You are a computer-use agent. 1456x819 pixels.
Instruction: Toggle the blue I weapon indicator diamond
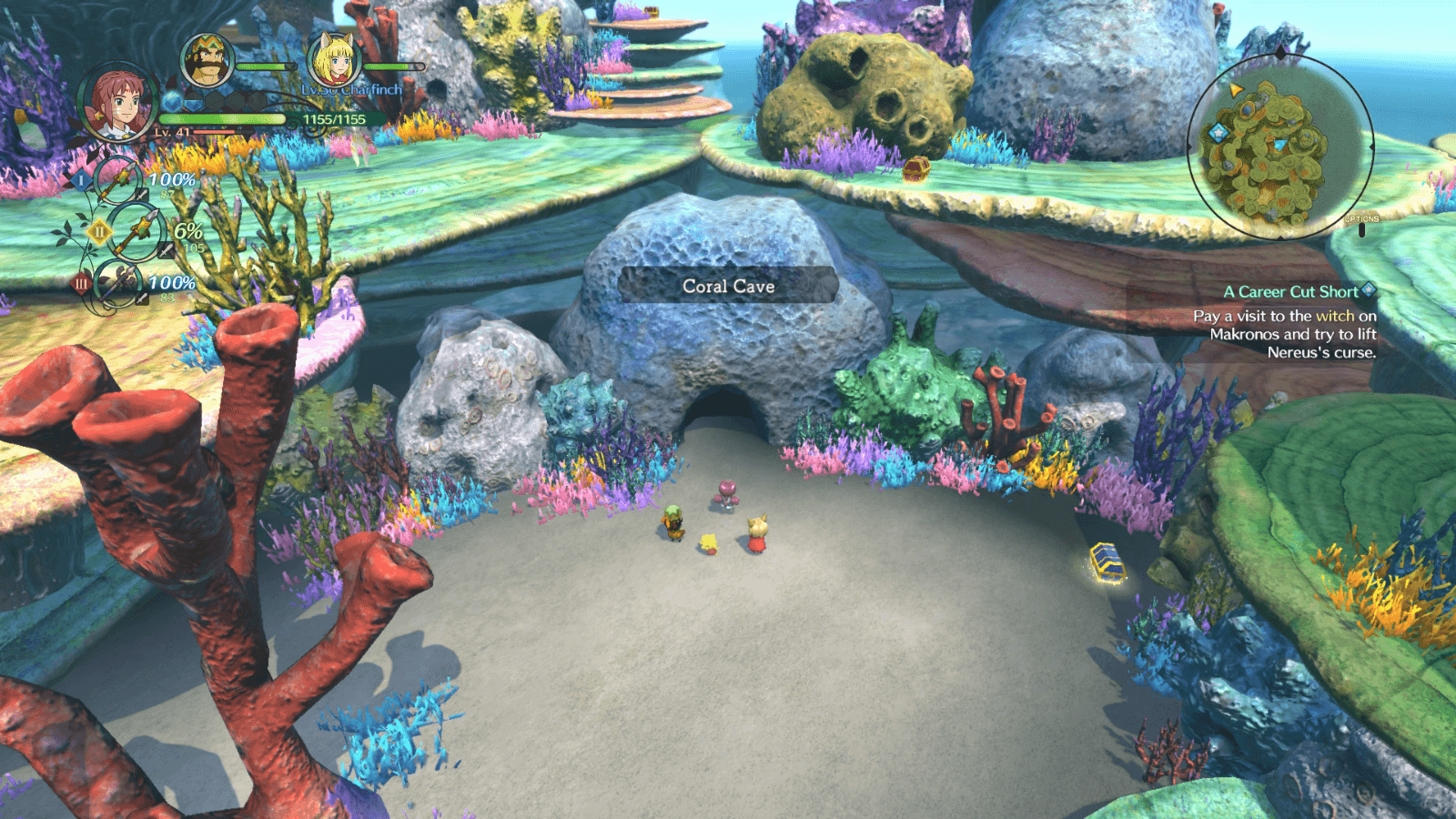coord(82,179)
